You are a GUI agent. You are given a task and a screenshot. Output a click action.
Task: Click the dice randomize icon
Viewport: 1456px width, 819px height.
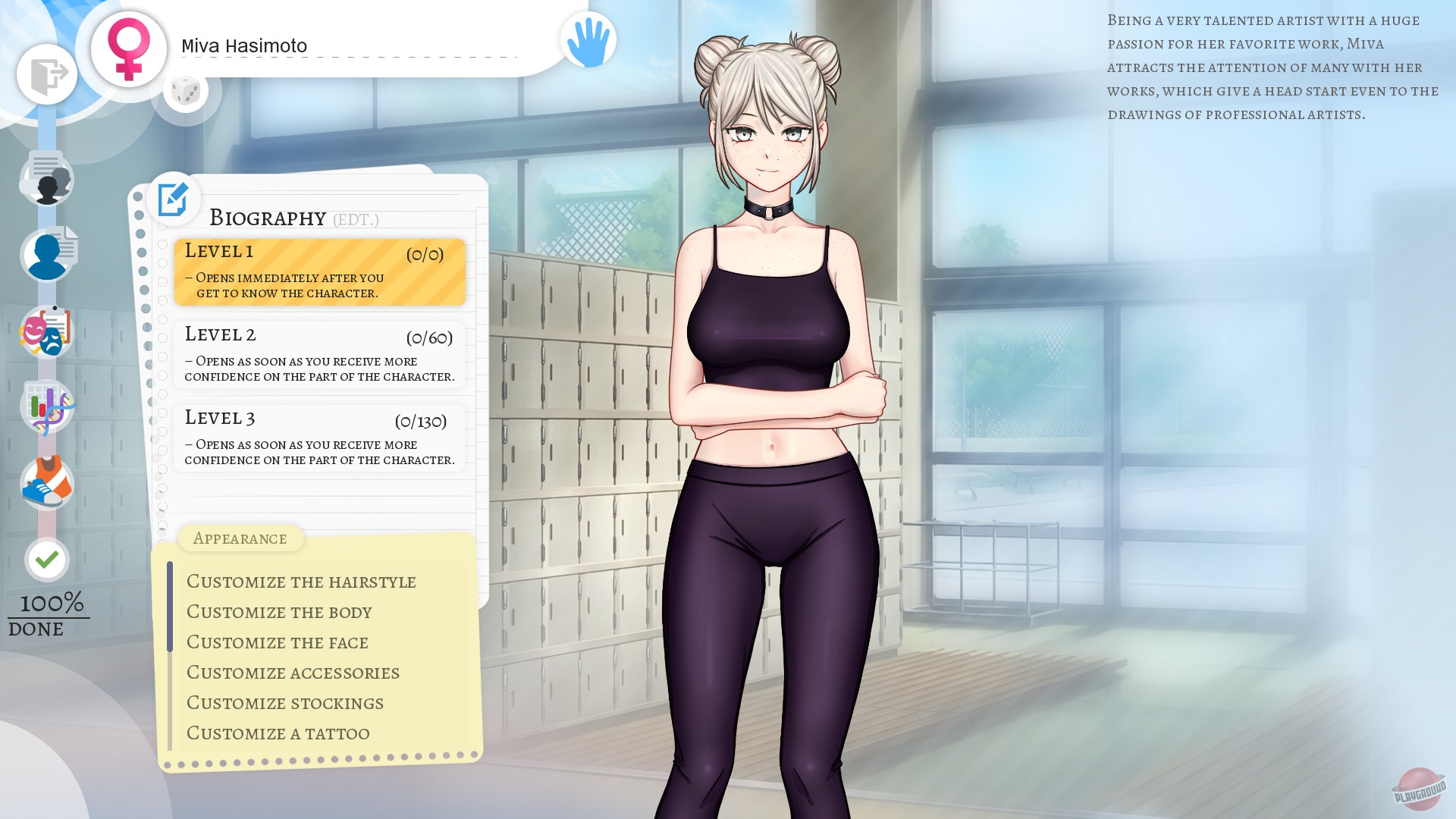click(186, 92)
